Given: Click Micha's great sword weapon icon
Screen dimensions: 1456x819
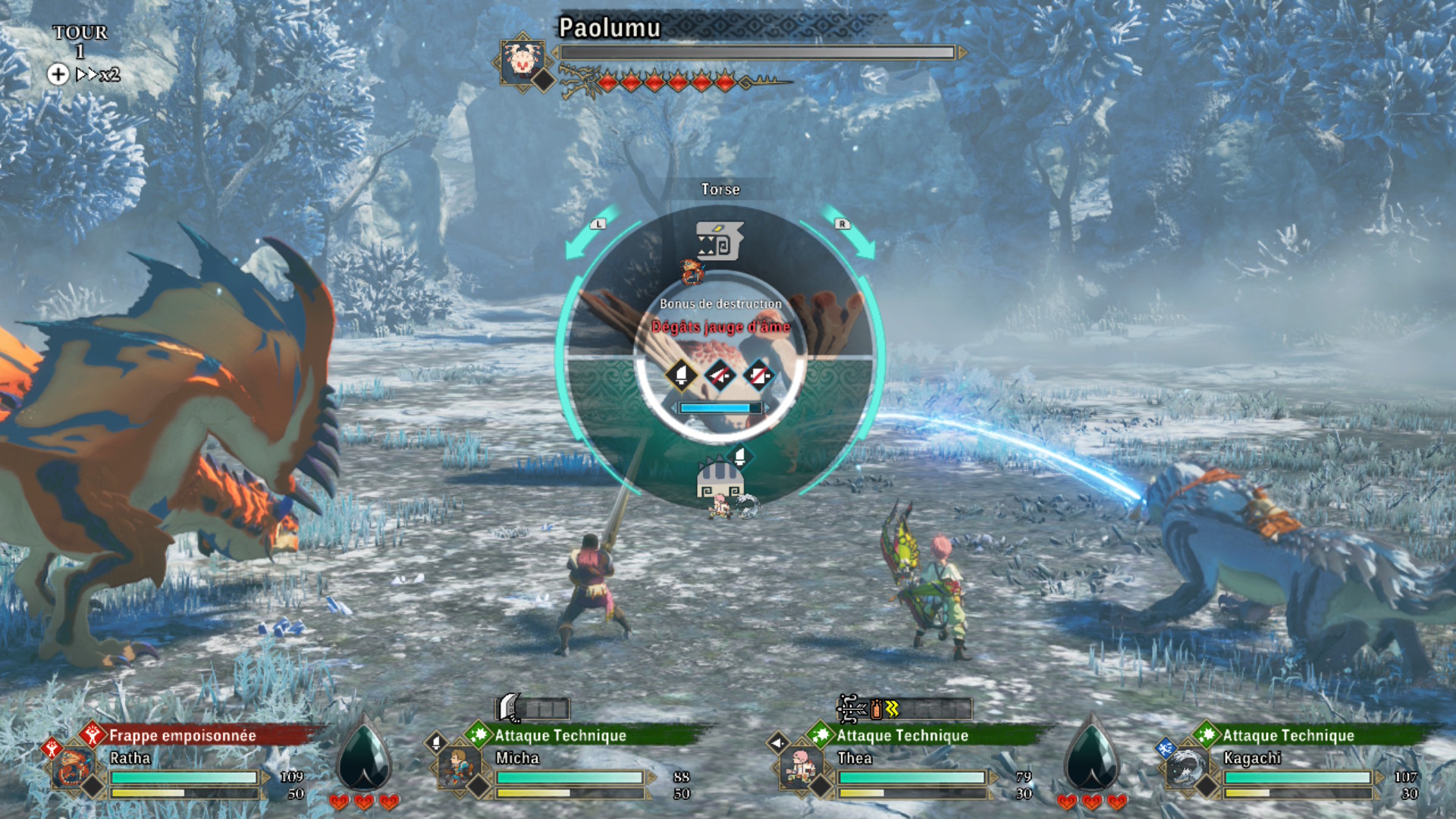Looking at the screenshot, I should [x=510, y=708].
